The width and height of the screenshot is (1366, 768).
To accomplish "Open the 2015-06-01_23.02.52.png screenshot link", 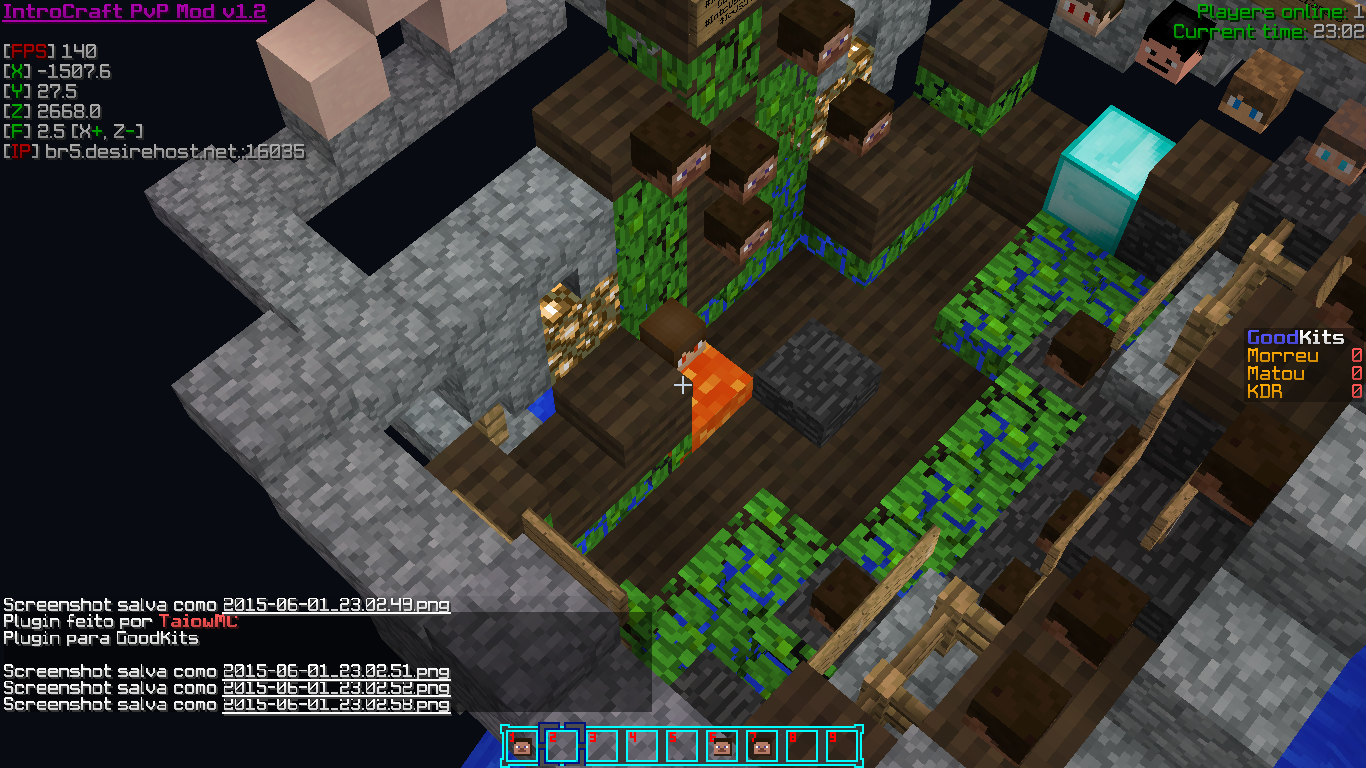I will (336, 688).
